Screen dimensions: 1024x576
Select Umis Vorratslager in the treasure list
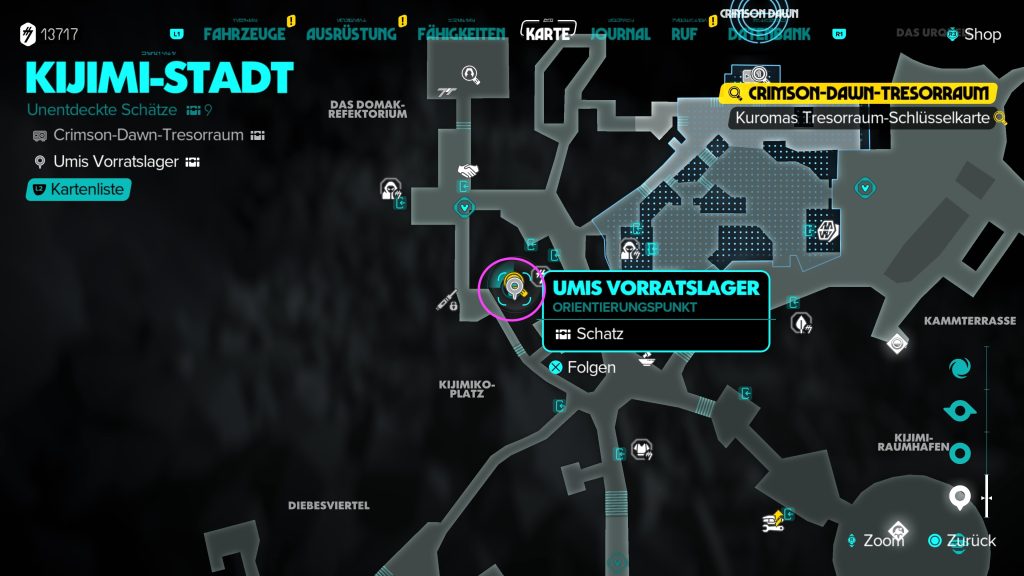pyautogui.click(x=115, y=162)
